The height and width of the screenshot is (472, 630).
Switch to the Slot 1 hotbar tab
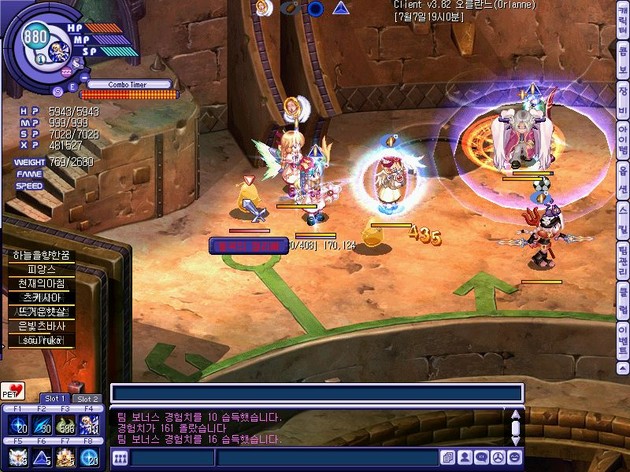[54, 398]
